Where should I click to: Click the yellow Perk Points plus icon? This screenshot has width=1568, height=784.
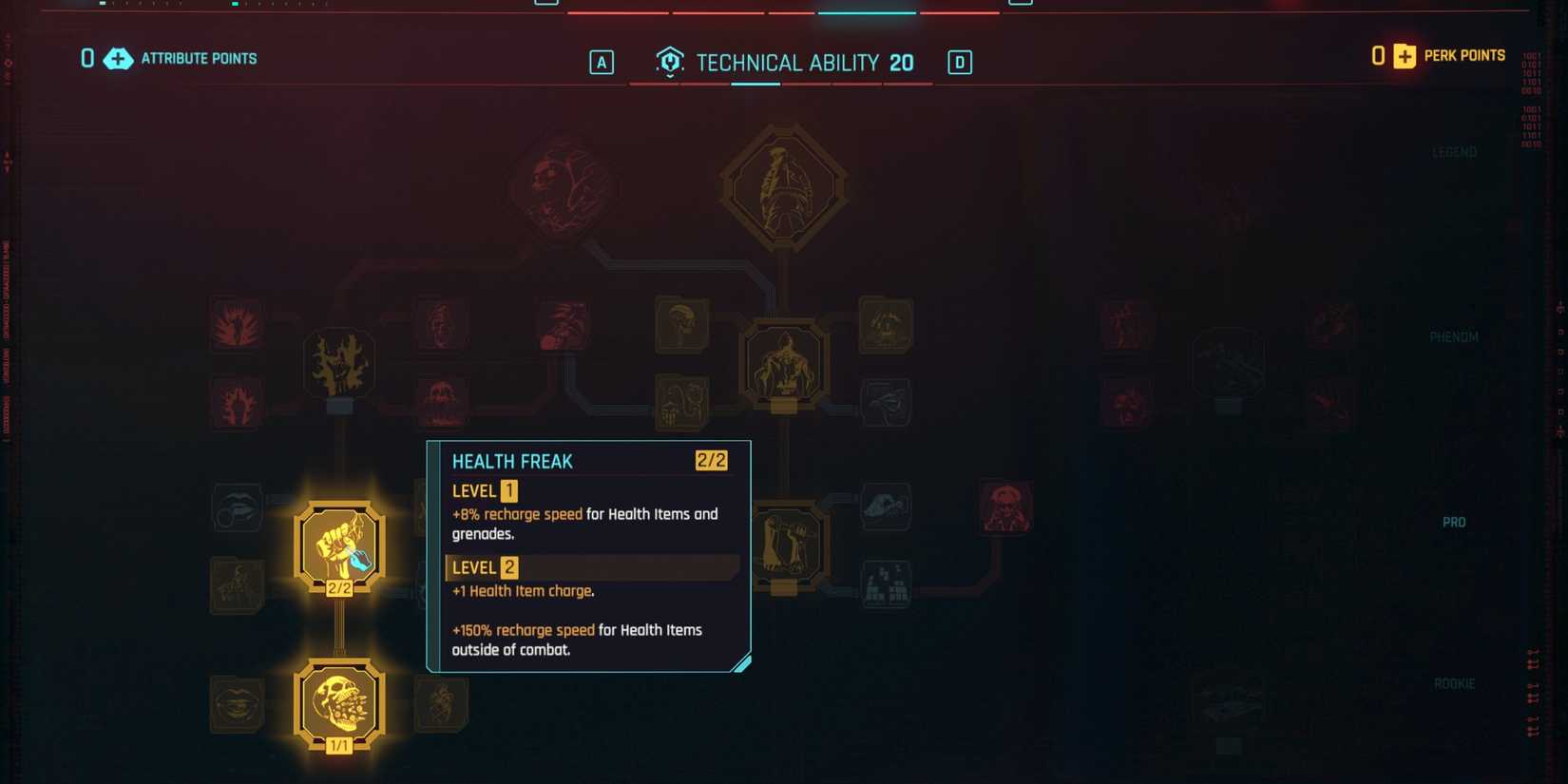[x=1404, y=56]
